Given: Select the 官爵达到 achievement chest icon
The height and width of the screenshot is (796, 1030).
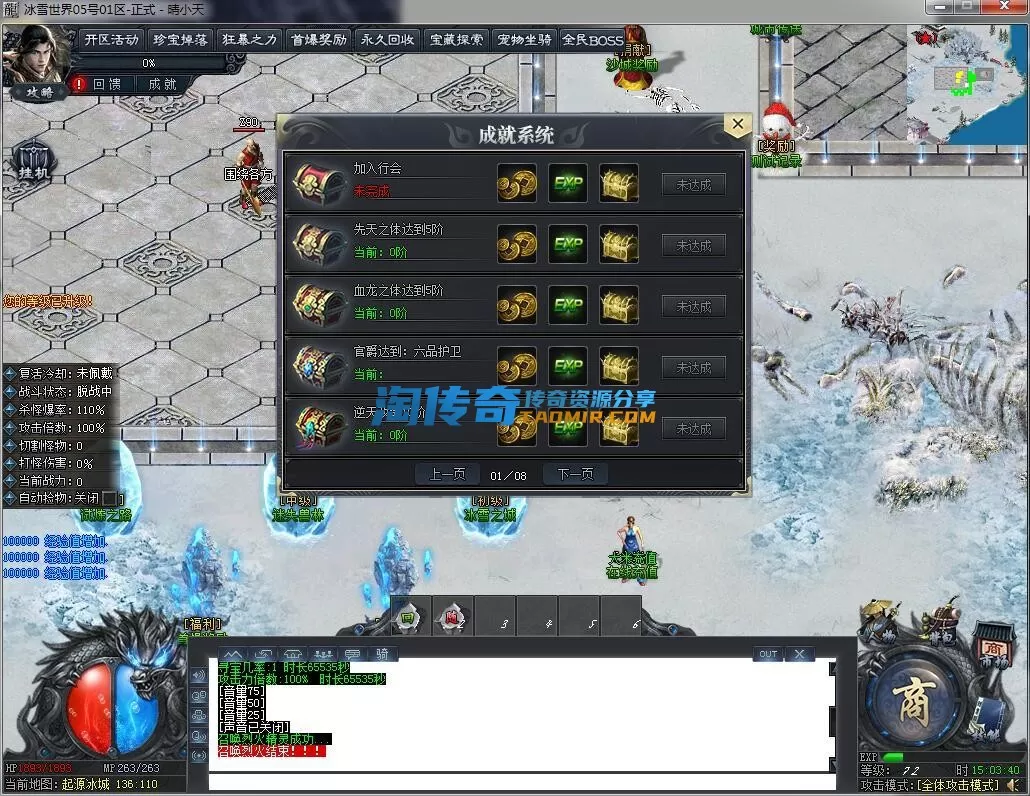Looking at the screenshot, I should point(319,367).
